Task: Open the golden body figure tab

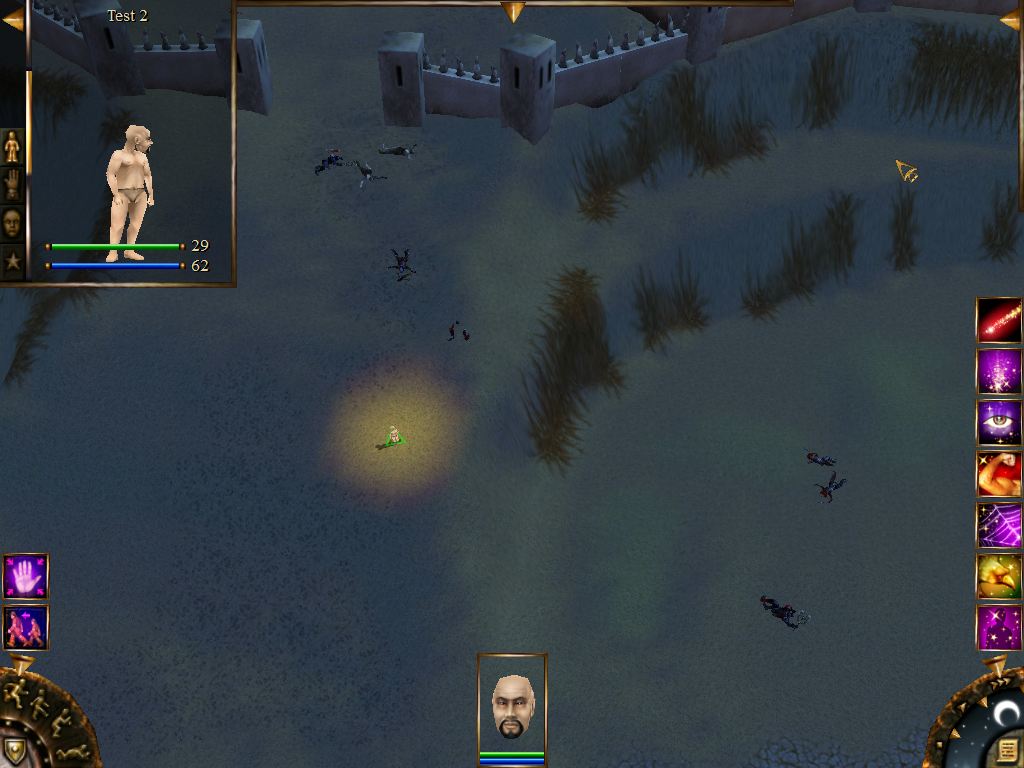Action: 12,147
